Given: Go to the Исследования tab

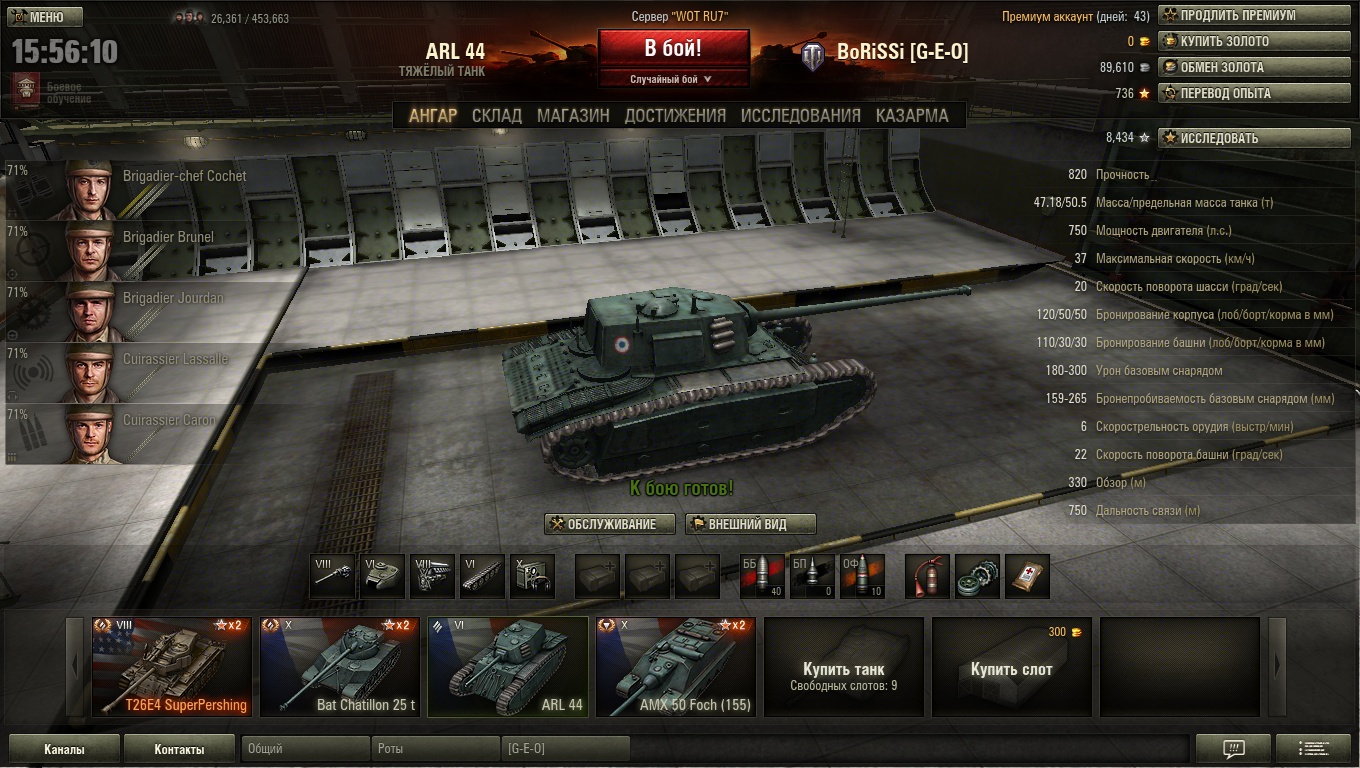Looking at the screenshot, I should [800, 116].
